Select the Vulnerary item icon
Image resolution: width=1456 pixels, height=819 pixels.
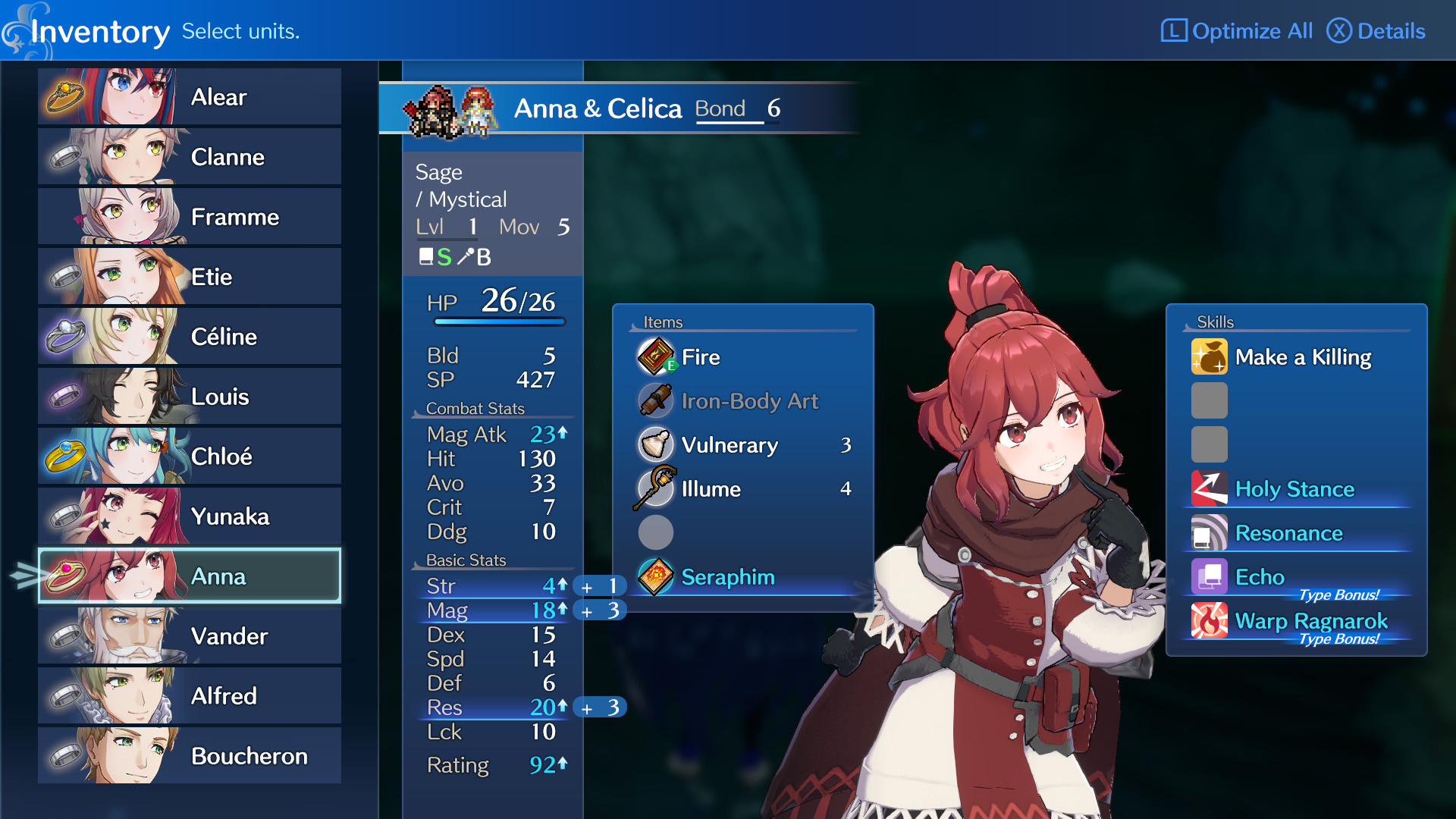click(x=656, y=445)
